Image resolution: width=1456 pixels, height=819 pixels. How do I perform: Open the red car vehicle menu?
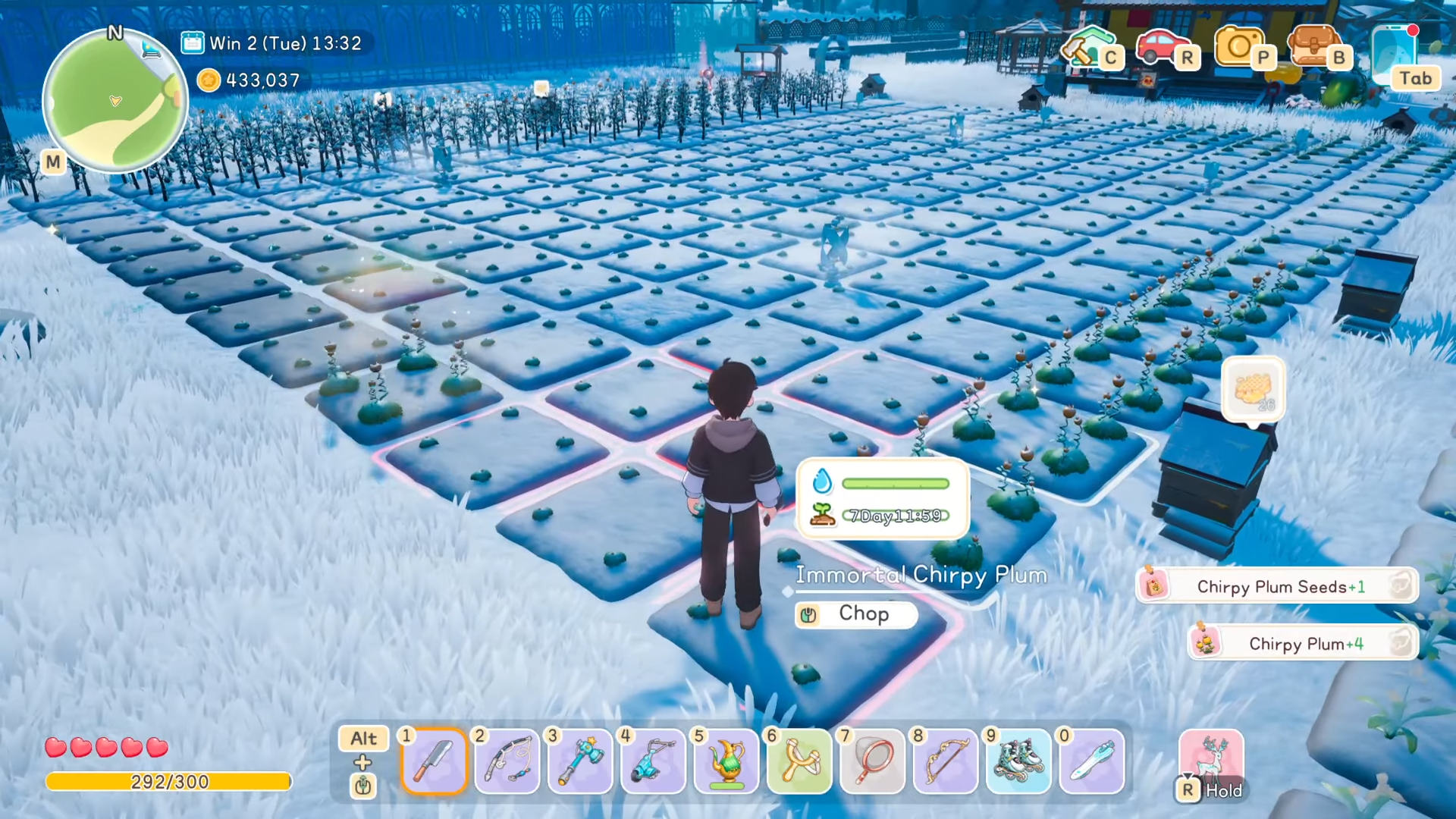[1163, 45]
